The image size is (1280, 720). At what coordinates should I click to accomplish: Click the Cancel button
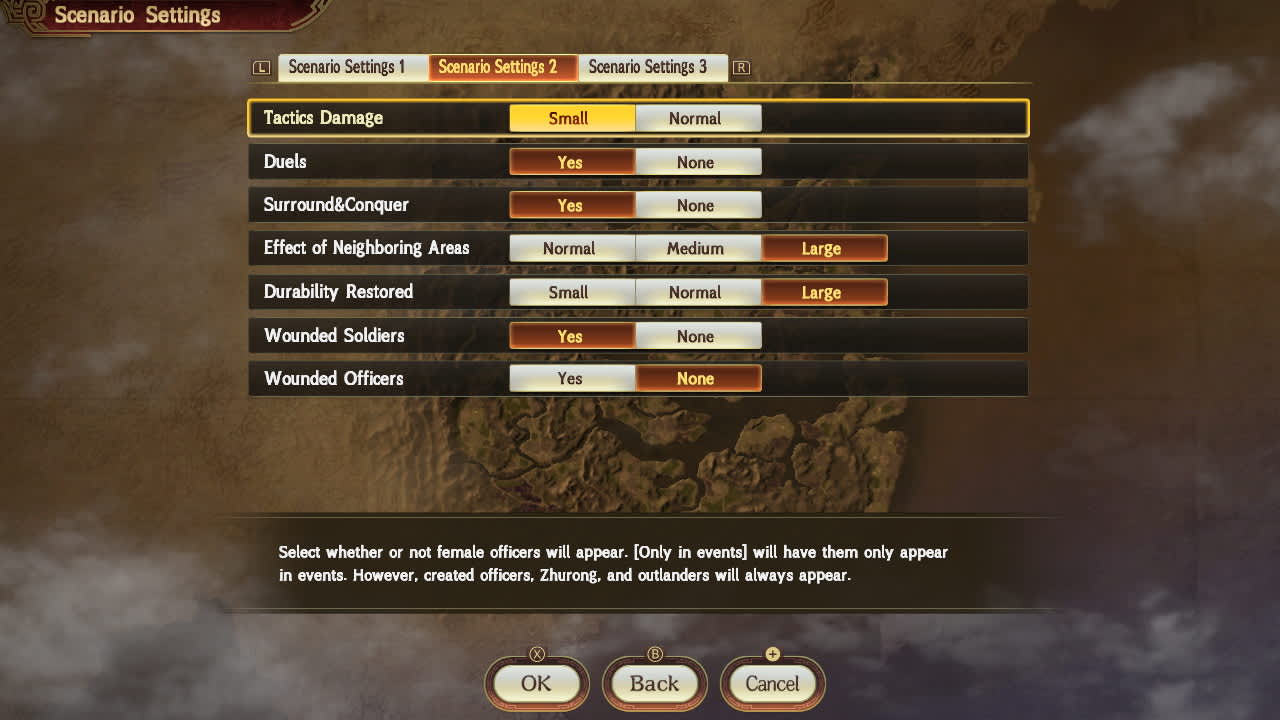(772, 684)
